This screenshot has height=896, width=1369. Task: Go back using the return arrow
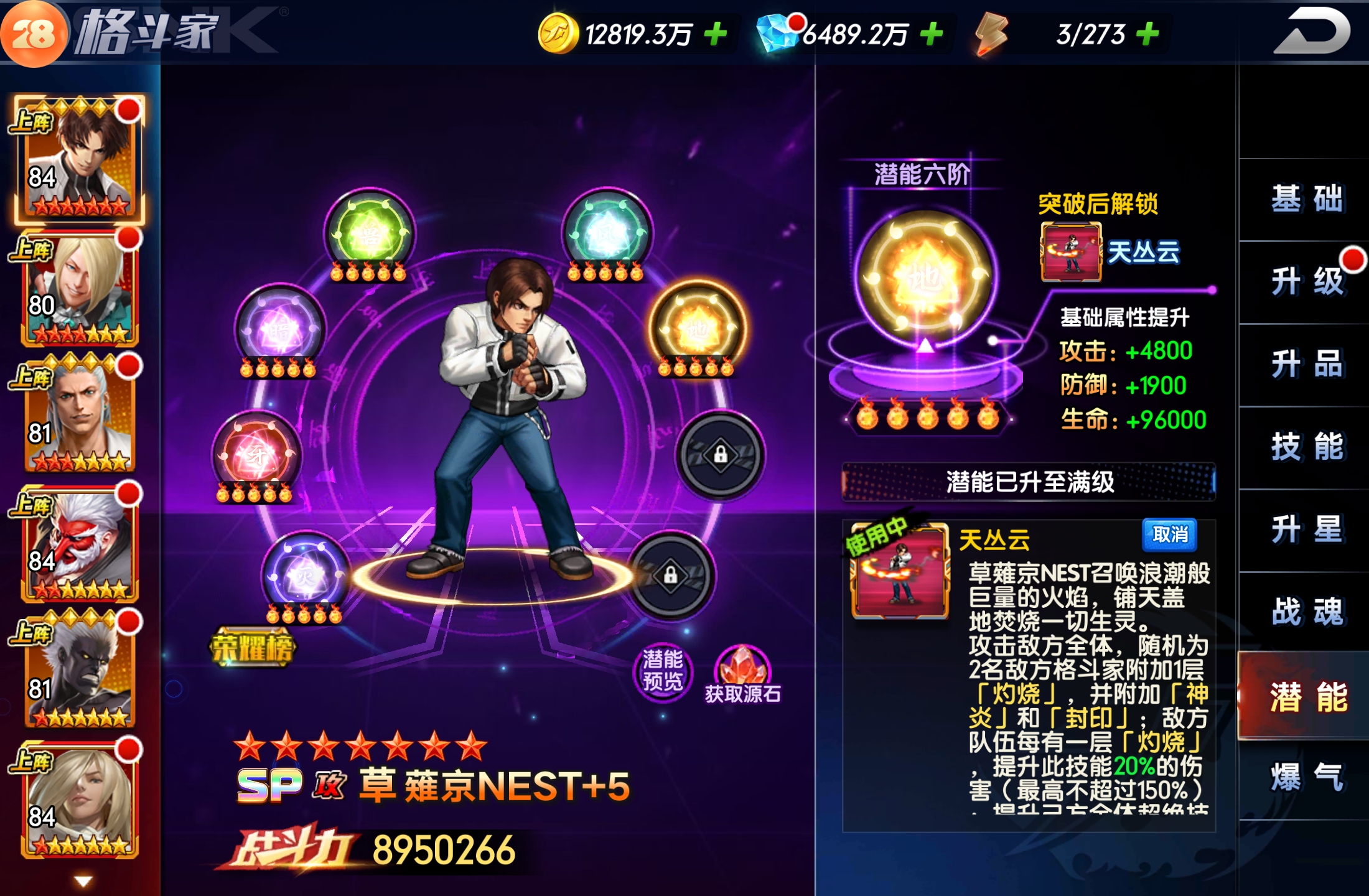1312,32
